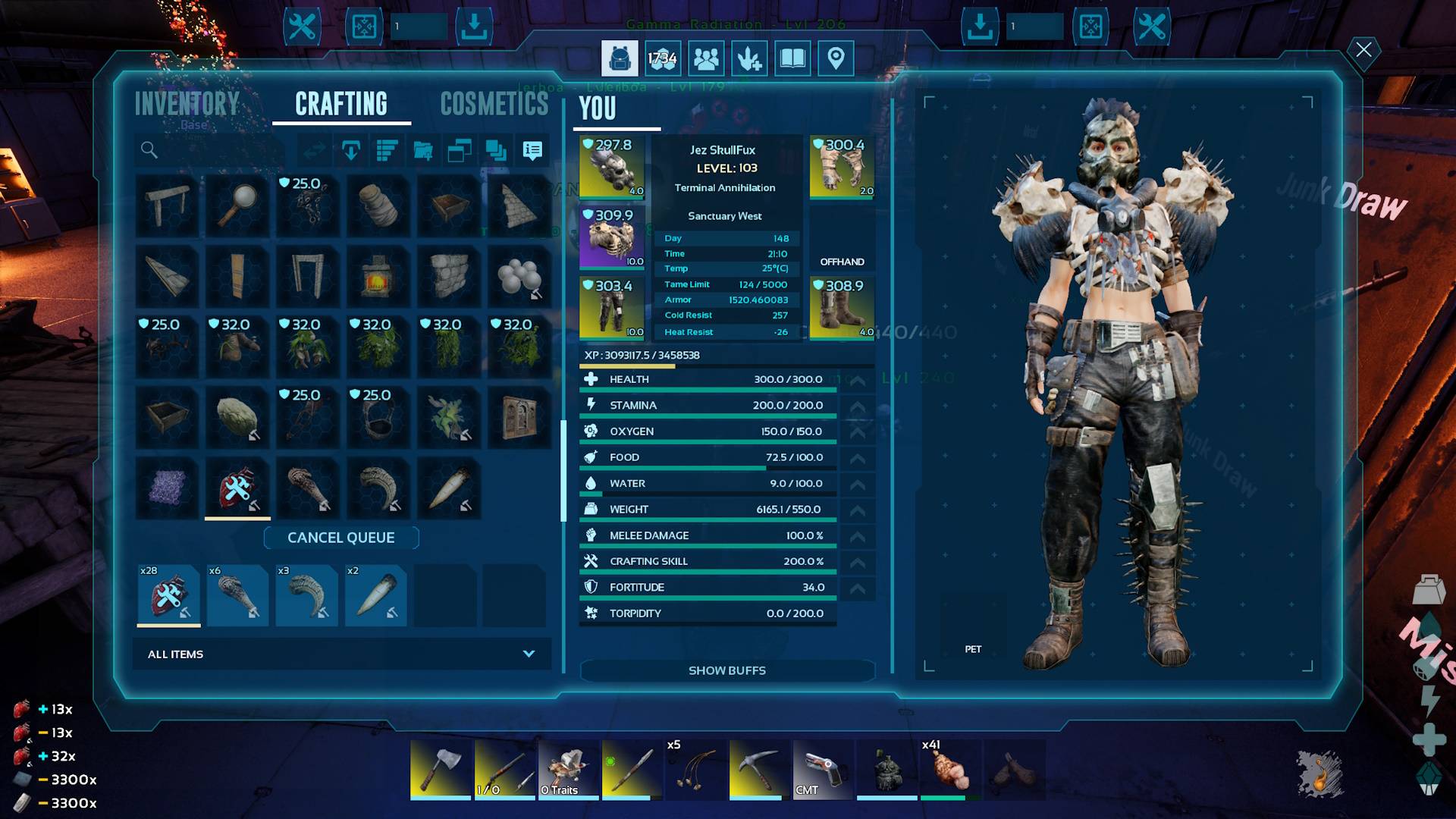Select the gloves equipment slot 300.4

(842, 168)
